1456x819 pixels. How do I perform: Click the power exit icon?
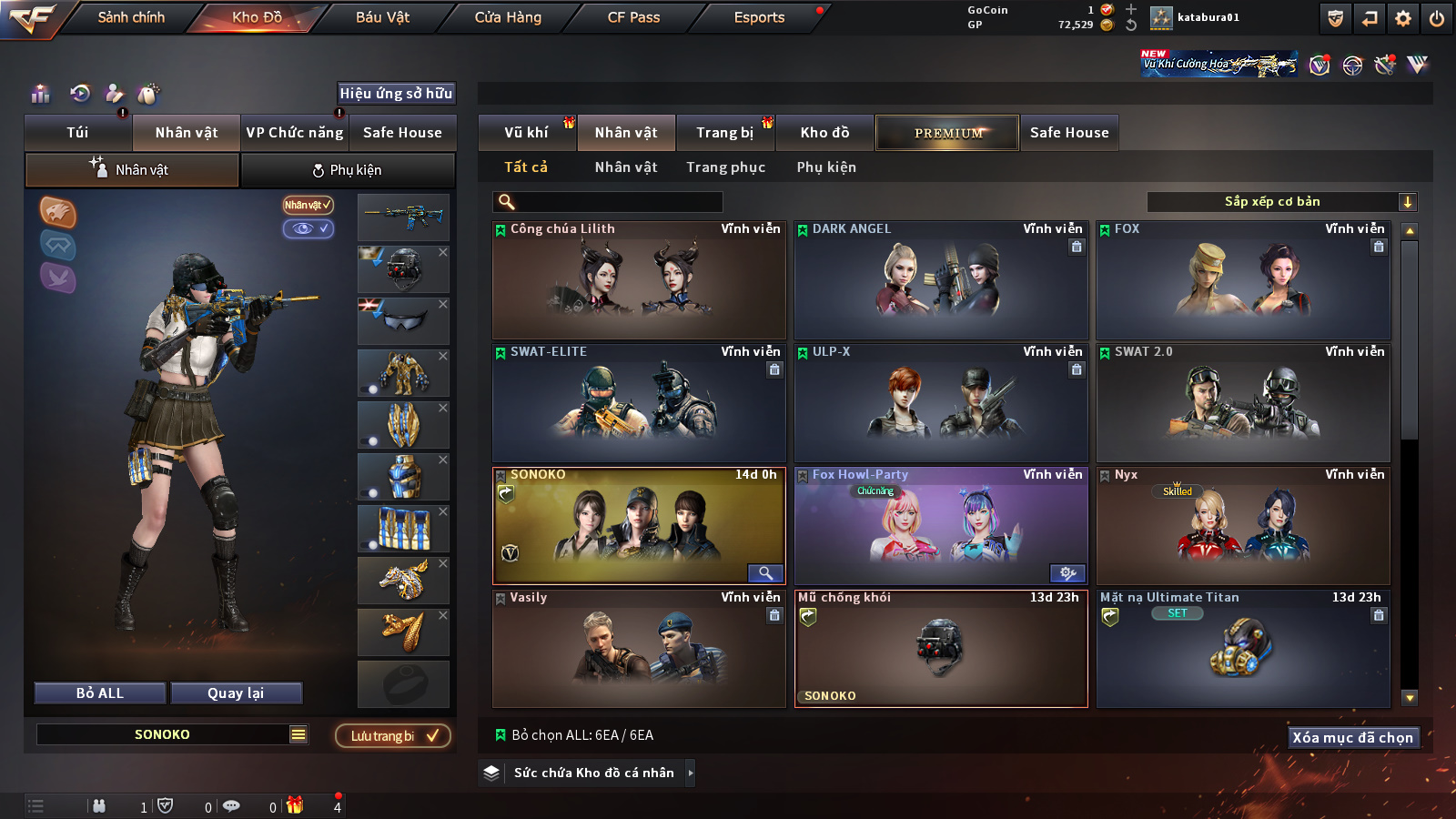click(x=1437, y=18)
